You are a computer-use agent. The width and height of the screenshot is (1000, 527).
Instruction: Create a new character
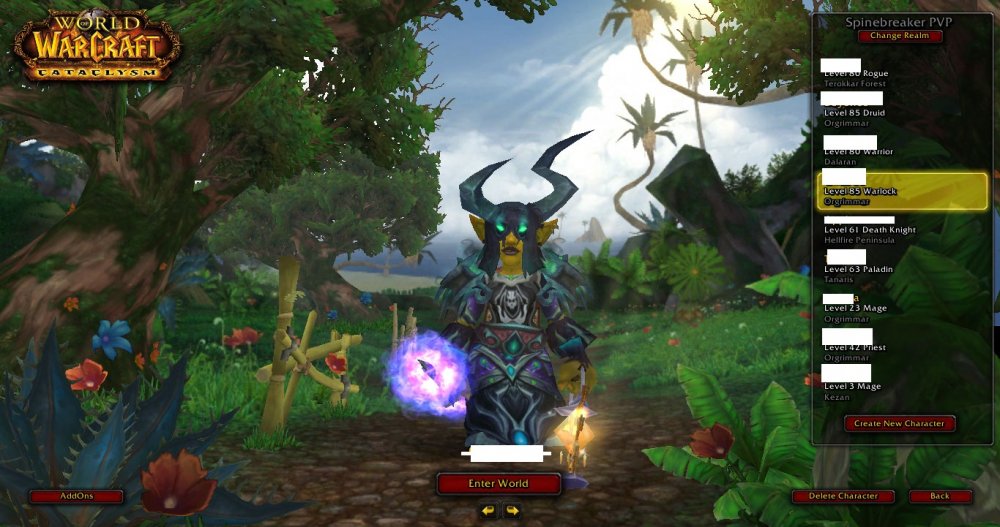pos(899,424)
